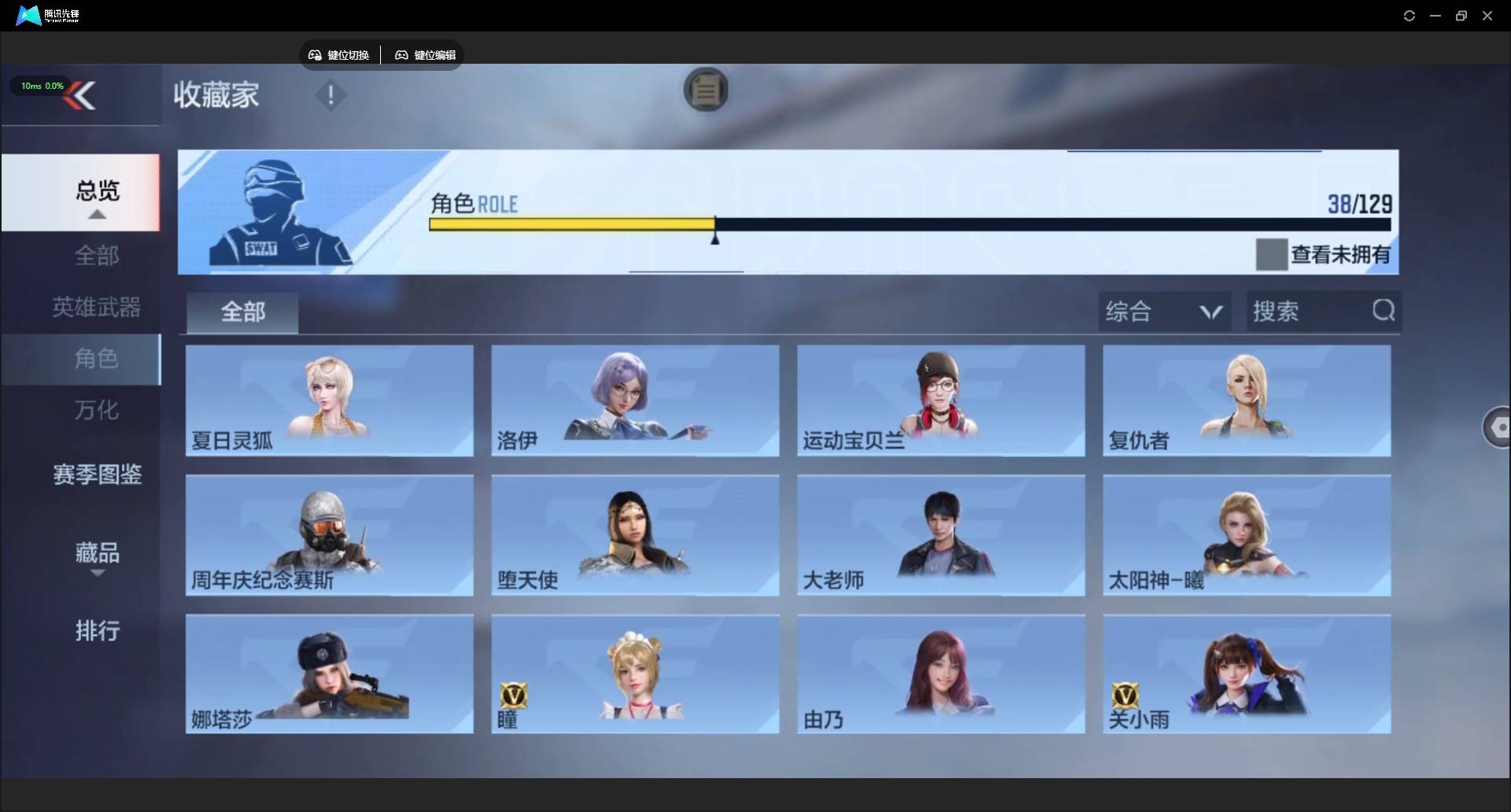Image resolution: width=1511 pixels, height=812 pixels.
Task: Click the role progress bar marker
Action: 715,238
